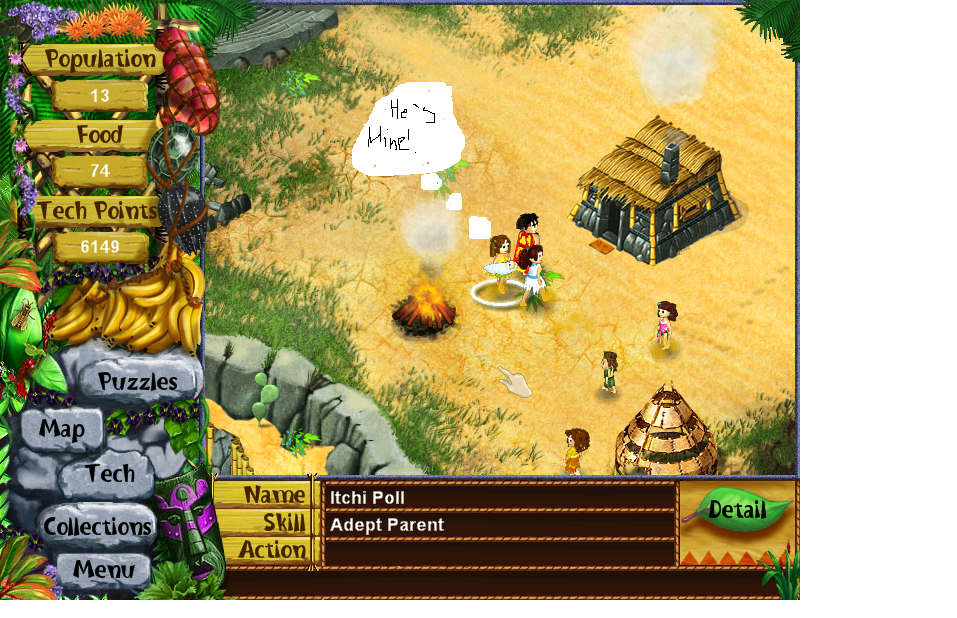View the Collections screen
Screen dimensions: 957x618
pos(98,526)
